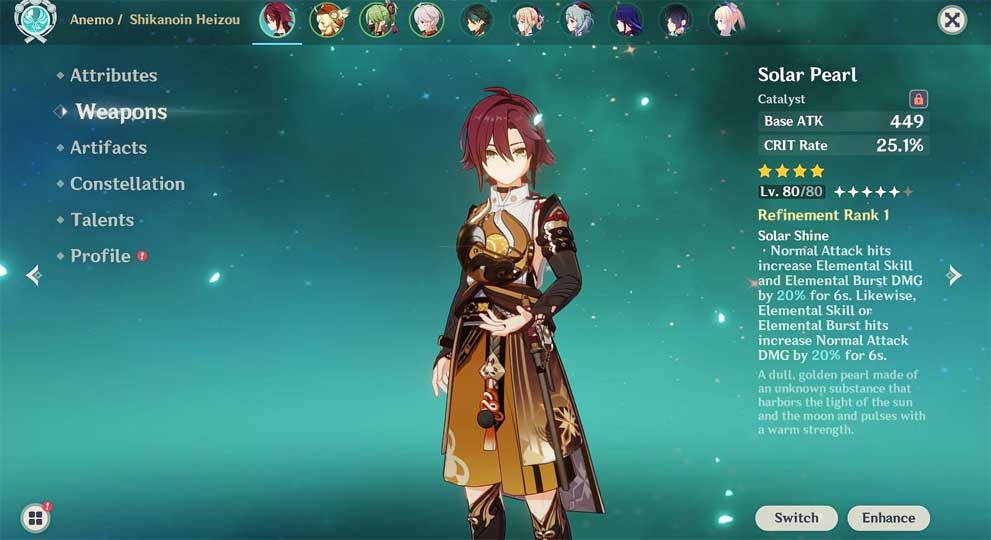Screen dimensions: 991x540
Task: Switch to the green-haired character portrait
Action: point(376,20)
